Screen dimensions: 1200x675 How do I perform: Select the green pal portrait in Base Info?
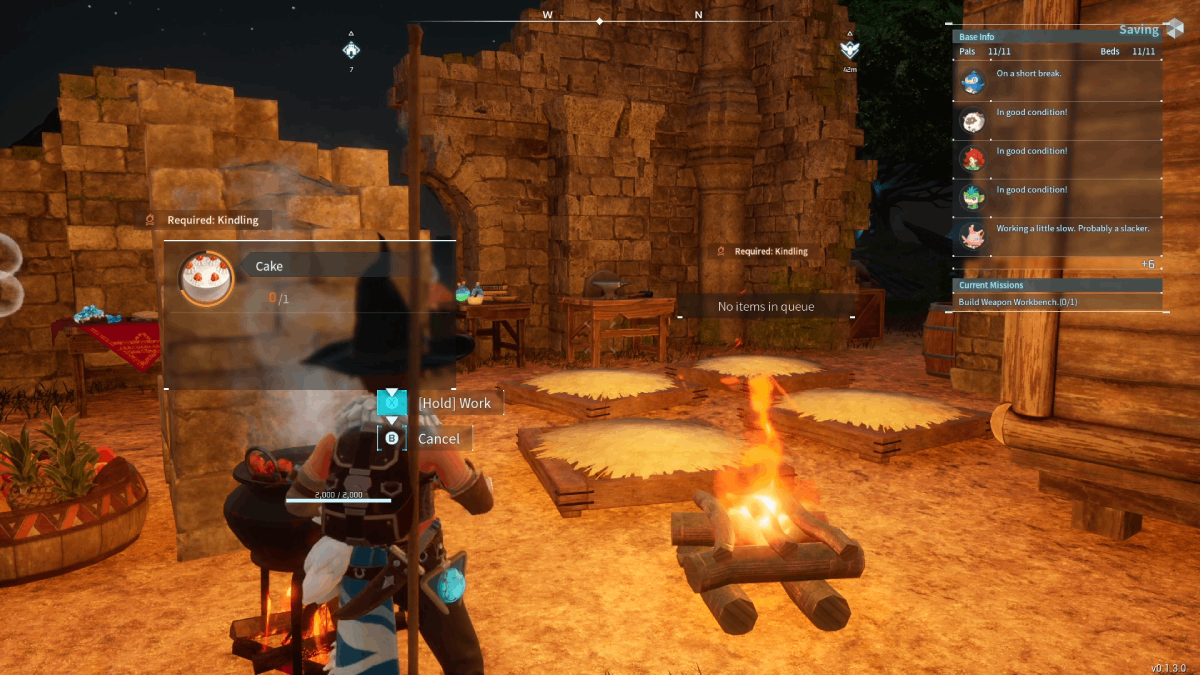tap(973, 197)
